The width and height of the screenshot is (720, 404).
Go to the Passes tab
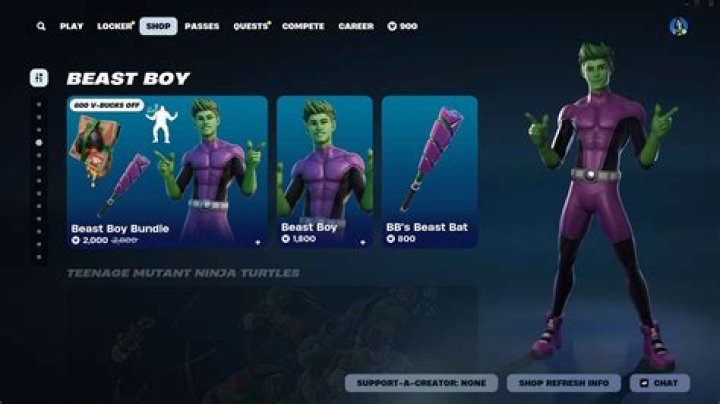click(202, 26)
